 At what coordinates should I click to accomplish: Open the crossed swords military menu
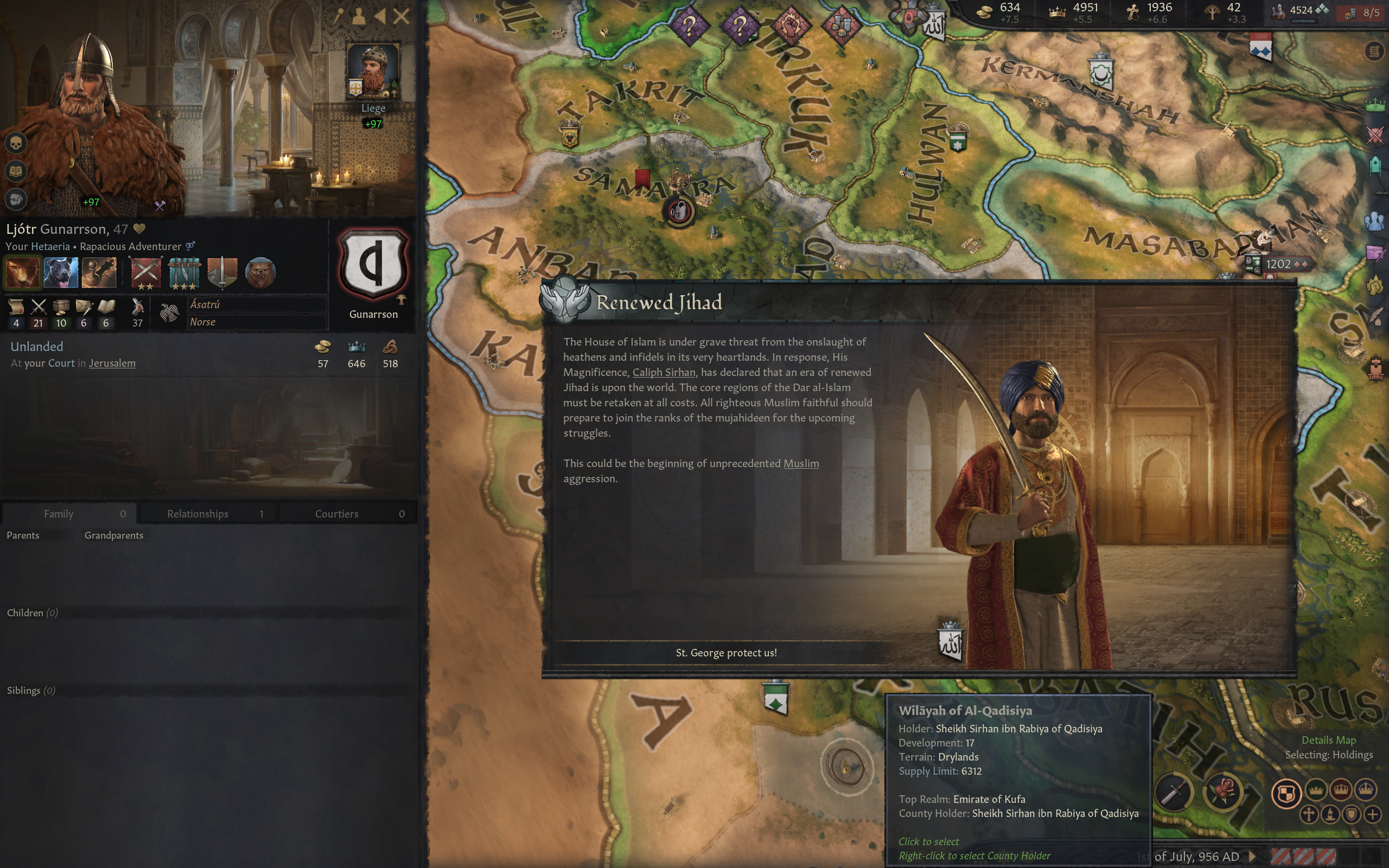coord(1375,136)
